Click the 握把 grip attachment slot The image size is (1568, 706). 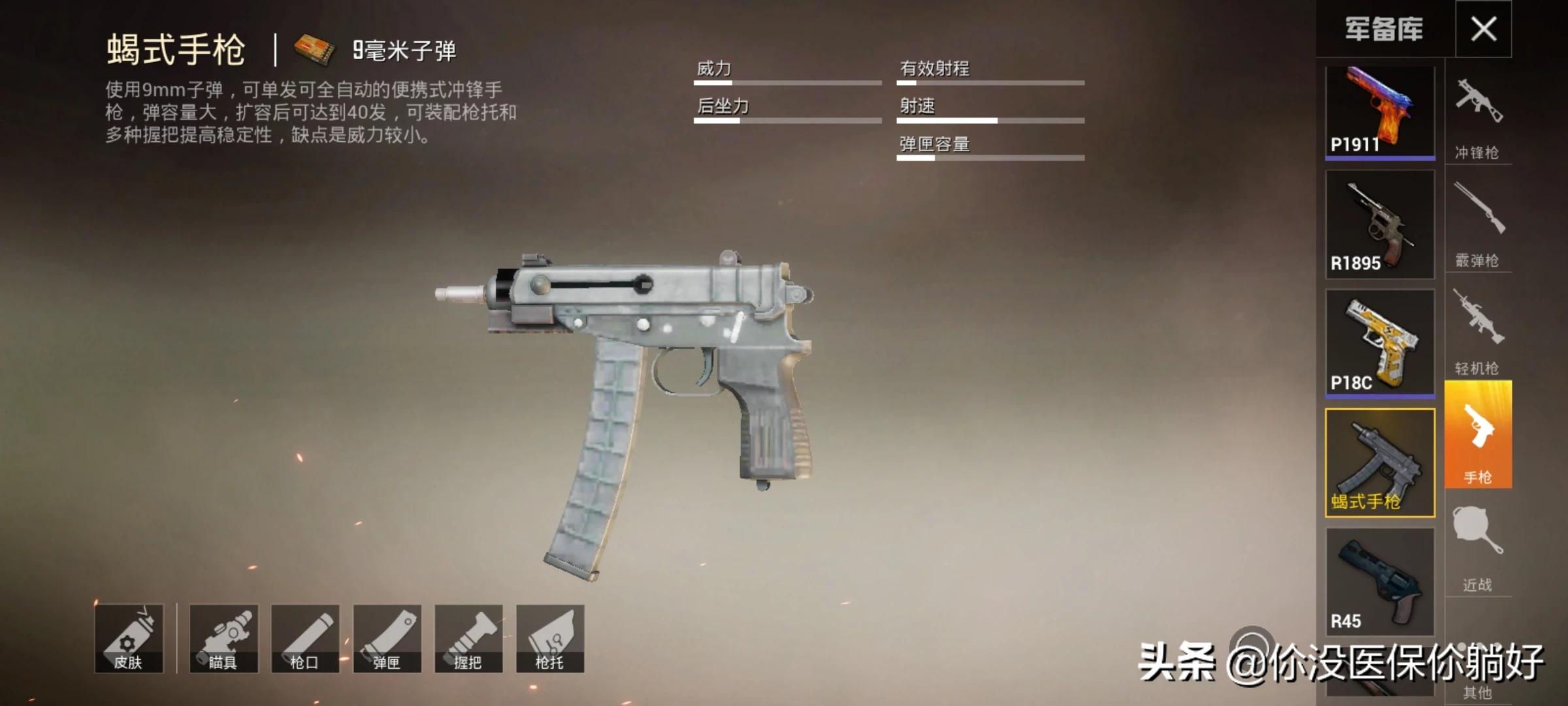(x=468, y=639)
